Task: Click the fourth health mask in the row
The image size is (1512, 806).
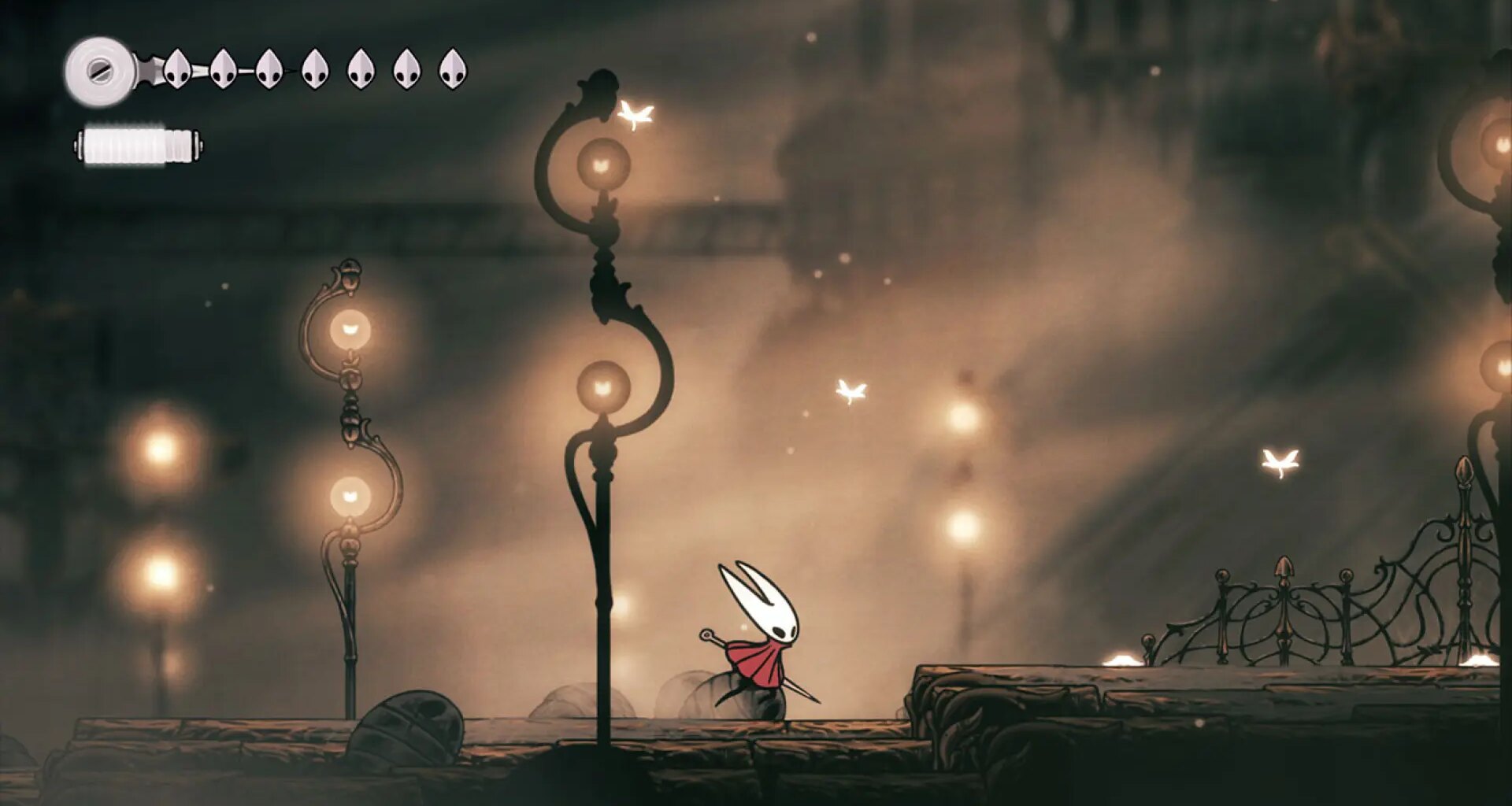Action: [x=314, y=67]
